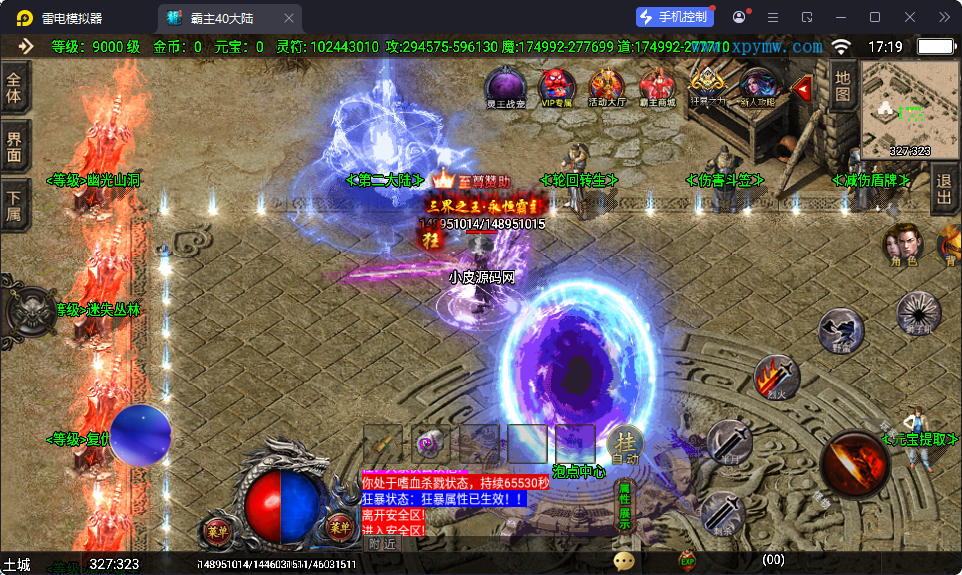
Task: Open the VIP专属 menu icon
Action: [x=556, y=85]
